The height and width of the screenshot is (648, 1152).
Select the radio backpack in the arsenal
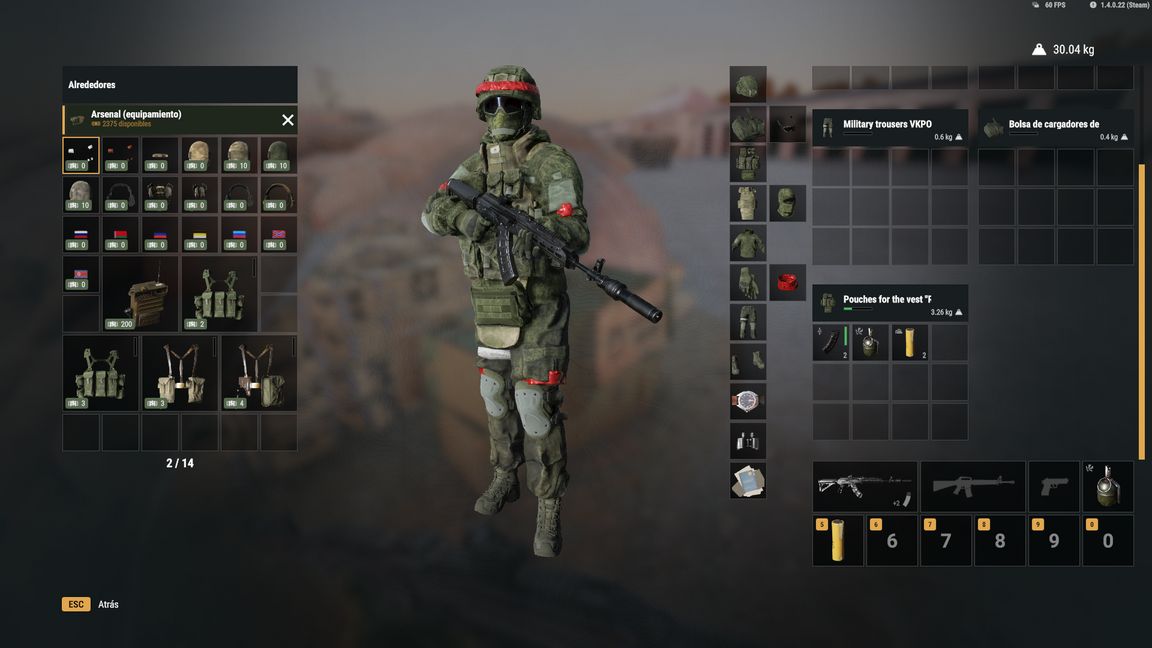click(140, 294)
